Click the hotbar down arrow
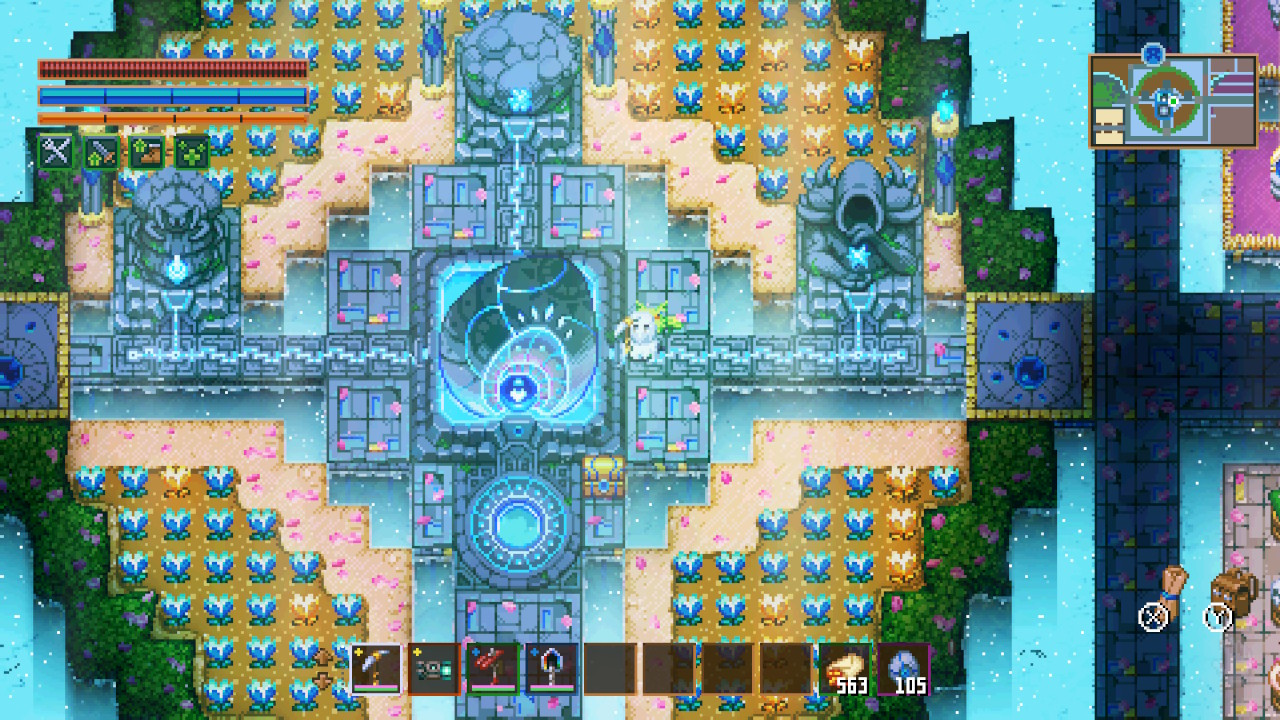Viewport: 1280px width, 720px height. pyautogui.click(x=323, y=681)
